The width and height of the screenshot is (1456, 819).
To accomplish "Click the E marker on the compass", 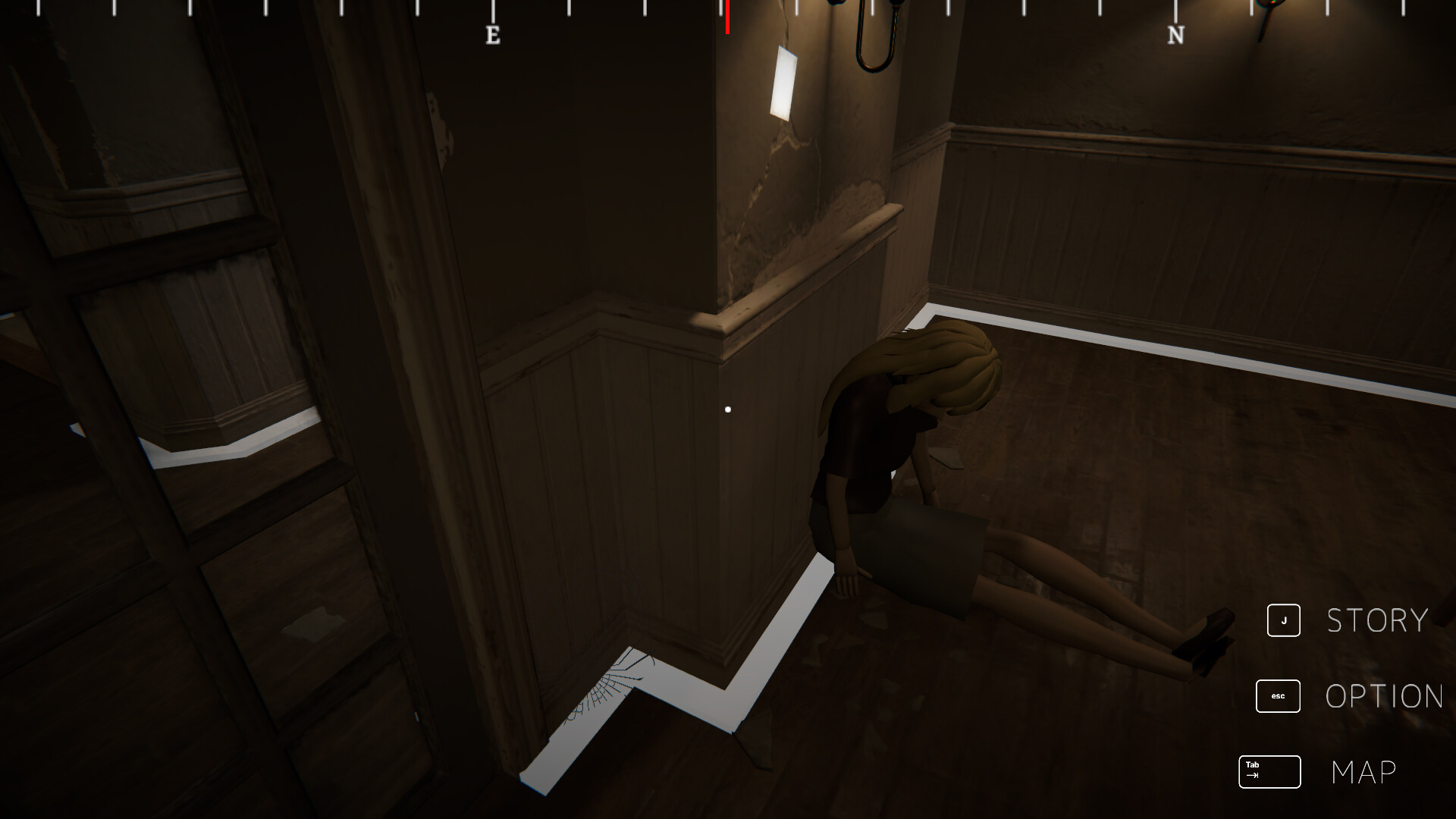I will pos(493,34).
